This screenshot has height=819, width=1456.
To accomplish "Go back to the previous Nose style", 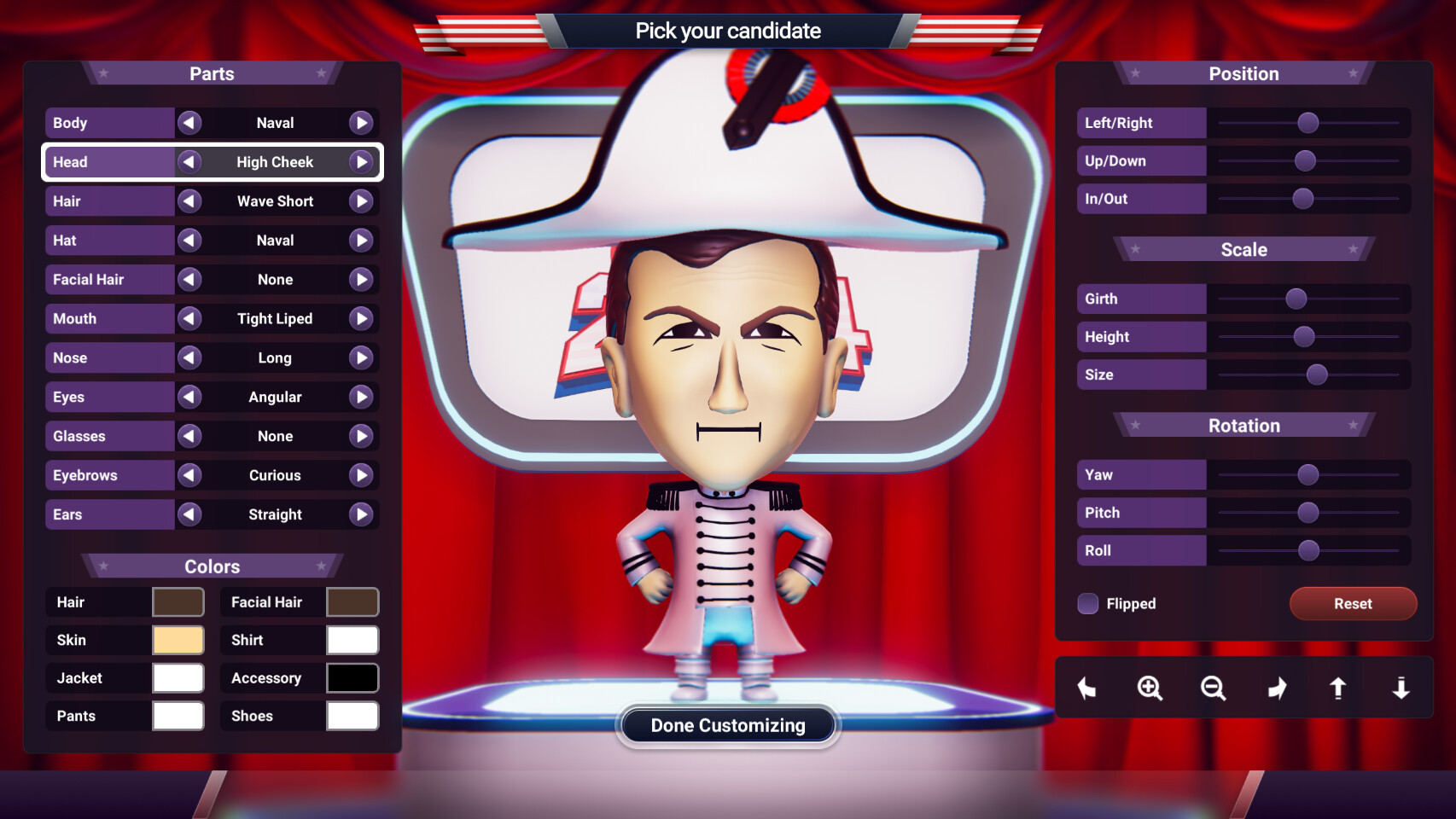I will point(189,357).
